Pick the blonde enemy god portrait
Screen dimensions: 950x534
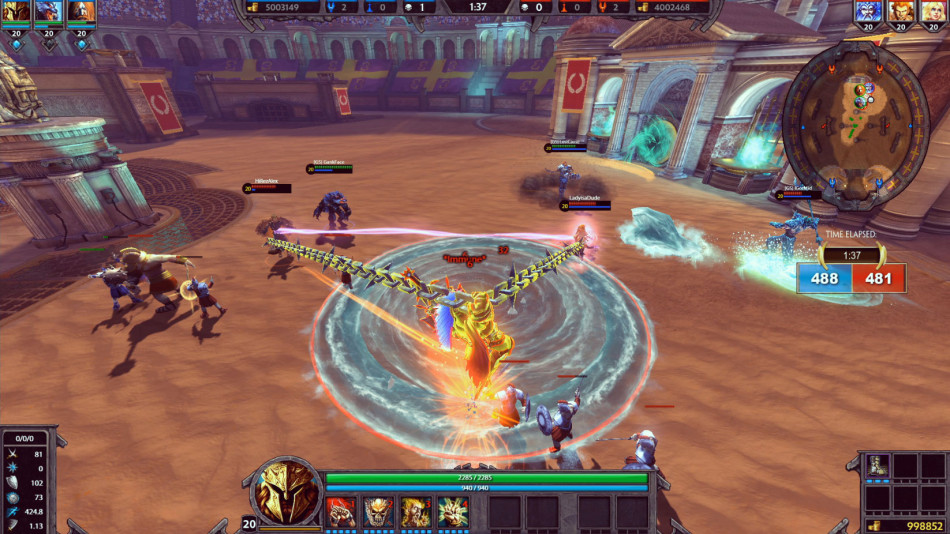[x=934, y=12]
